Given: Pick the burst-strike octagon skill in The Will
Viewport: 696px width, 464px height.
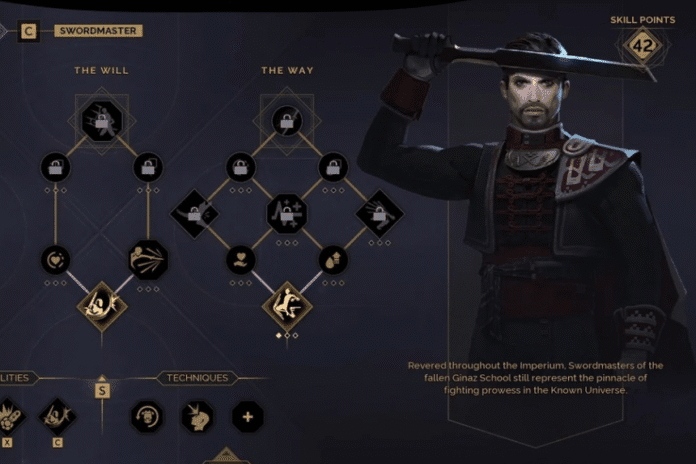Looking at the screenshot, I should (148, 260).
